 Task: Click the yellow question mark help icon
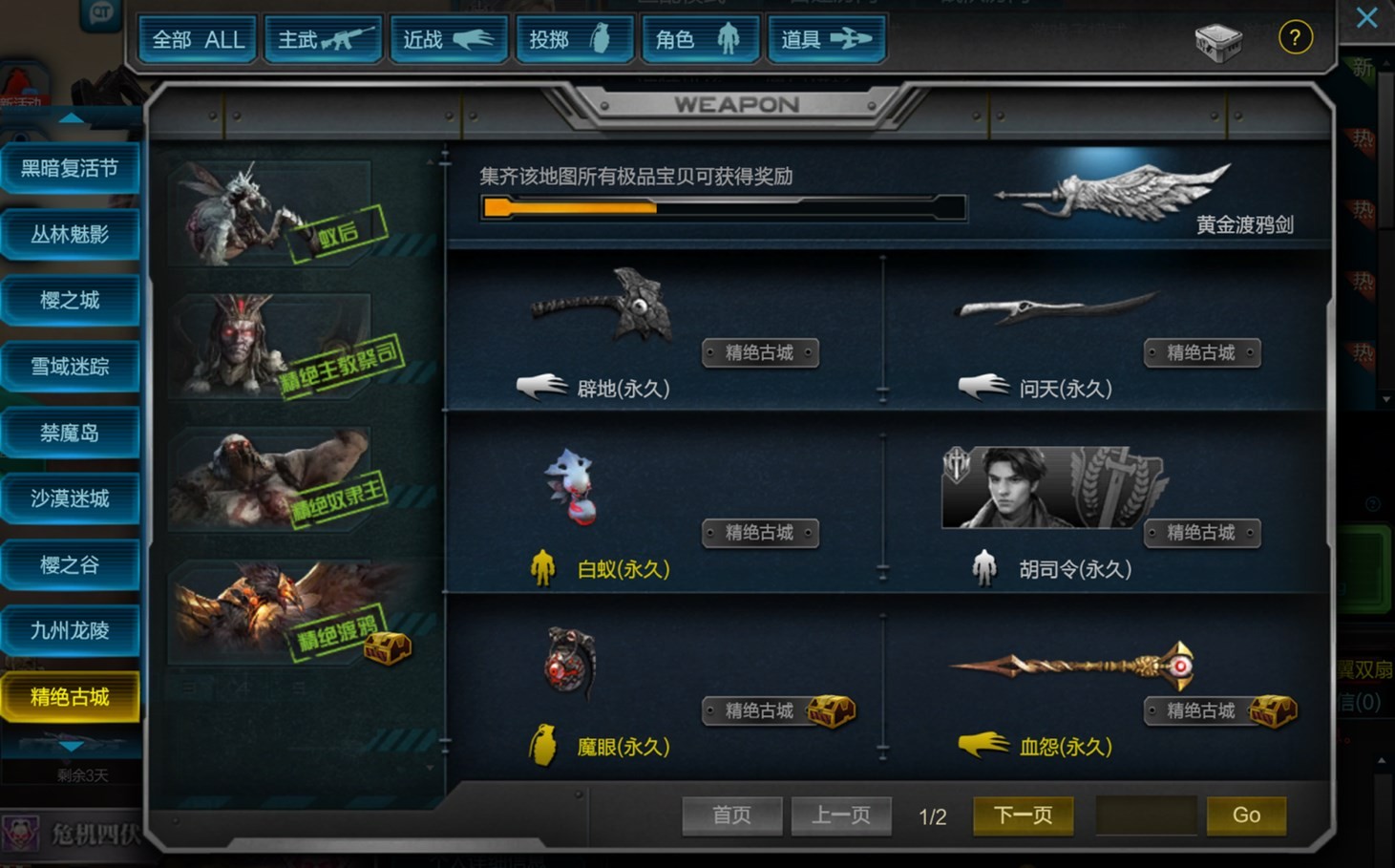1295,38
